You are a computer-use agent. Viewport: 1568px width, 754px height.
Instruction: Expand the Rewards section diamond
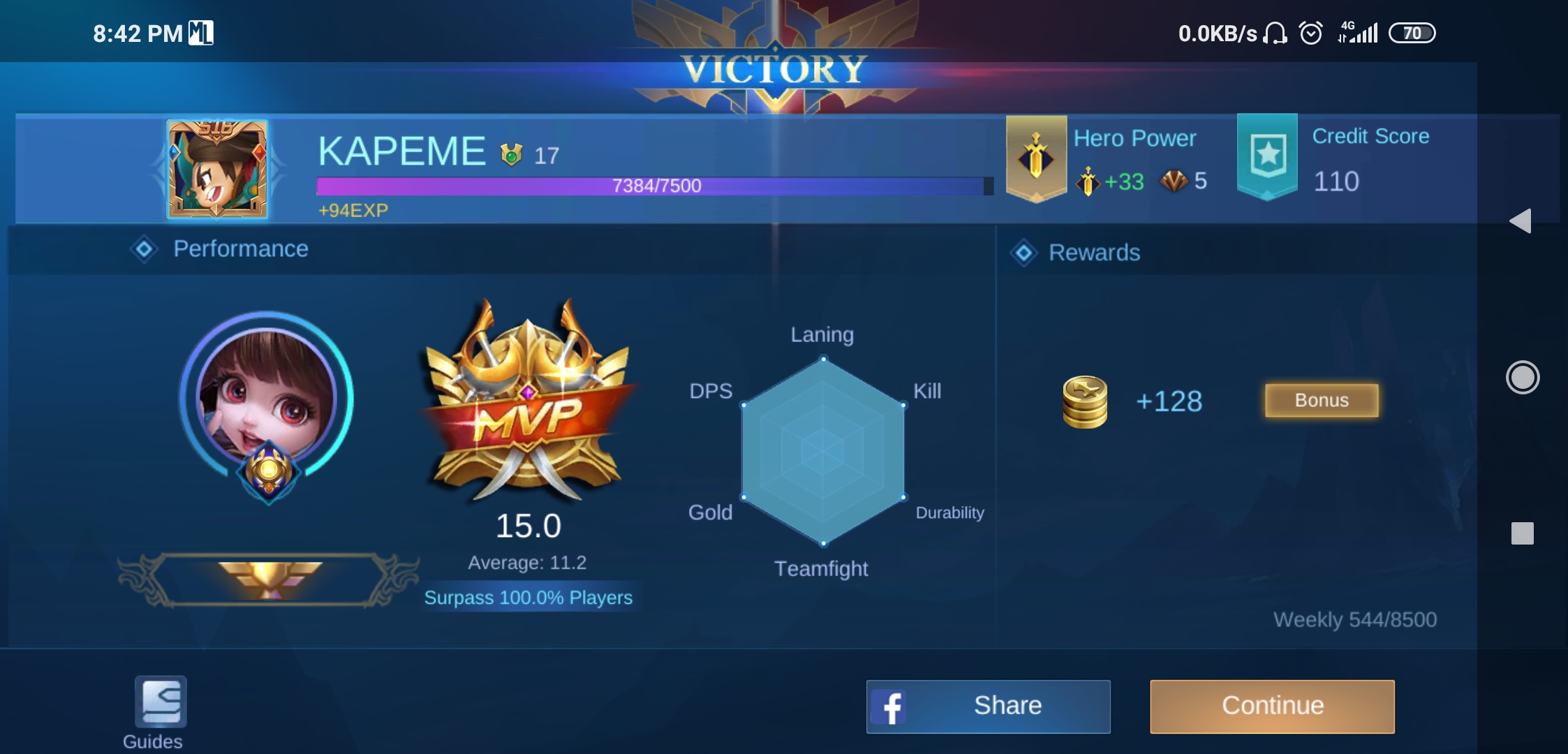(1023, 253)
